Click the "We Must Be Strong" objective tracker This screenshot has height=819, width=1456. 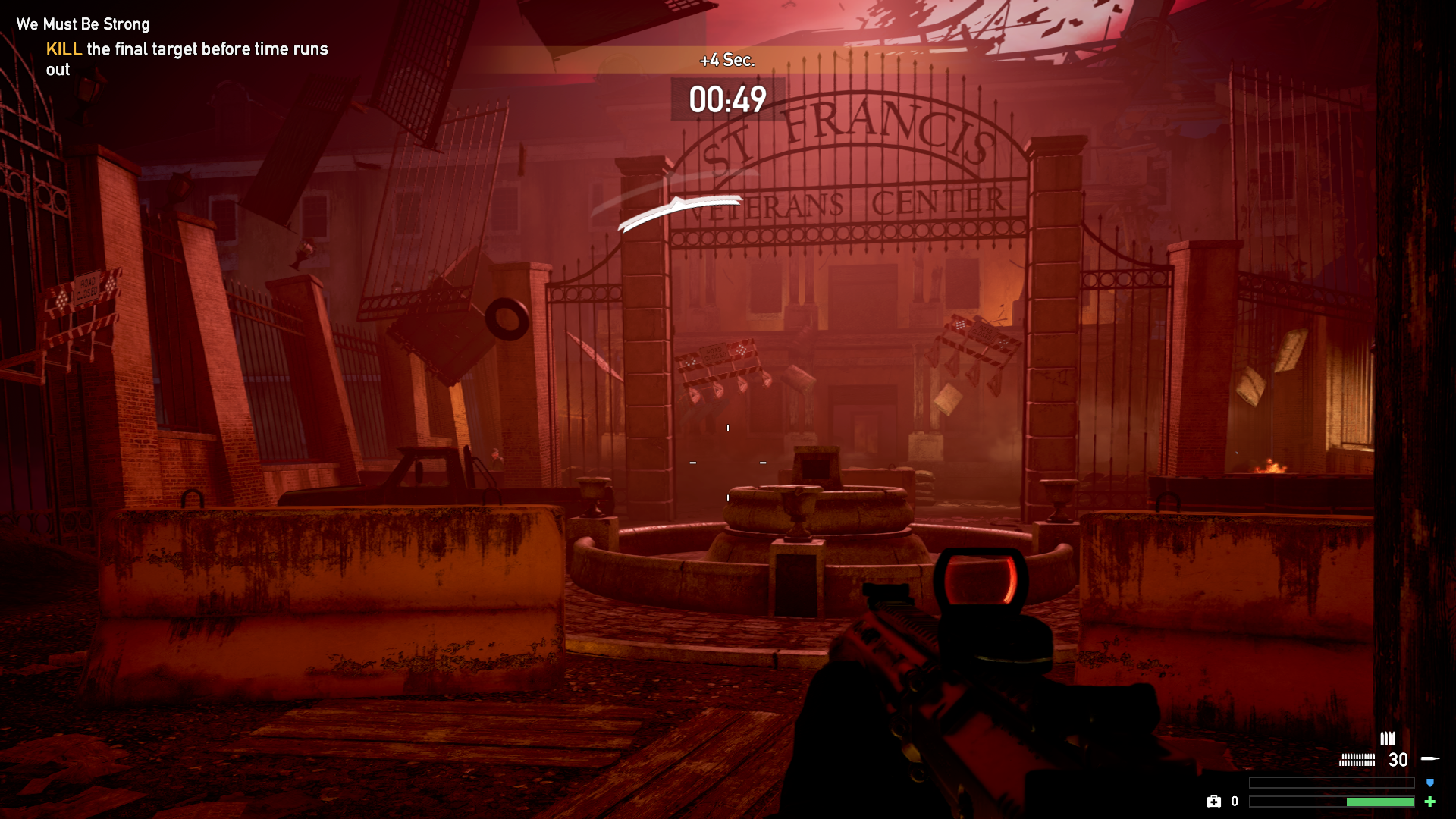tap(83, 24)
